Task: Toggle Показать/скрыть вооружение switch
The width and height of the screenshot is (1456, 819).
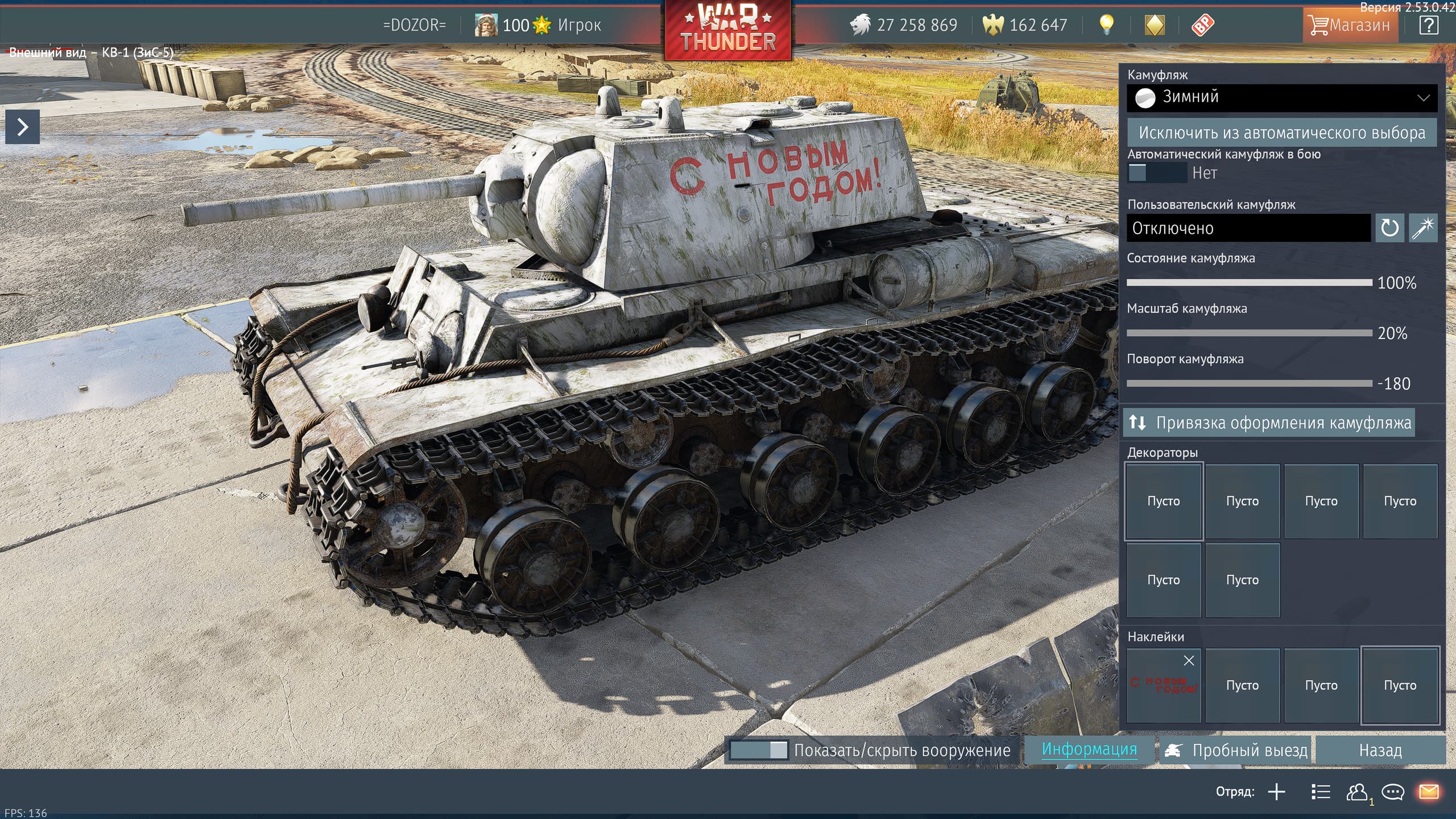Action: coord(759,750)
